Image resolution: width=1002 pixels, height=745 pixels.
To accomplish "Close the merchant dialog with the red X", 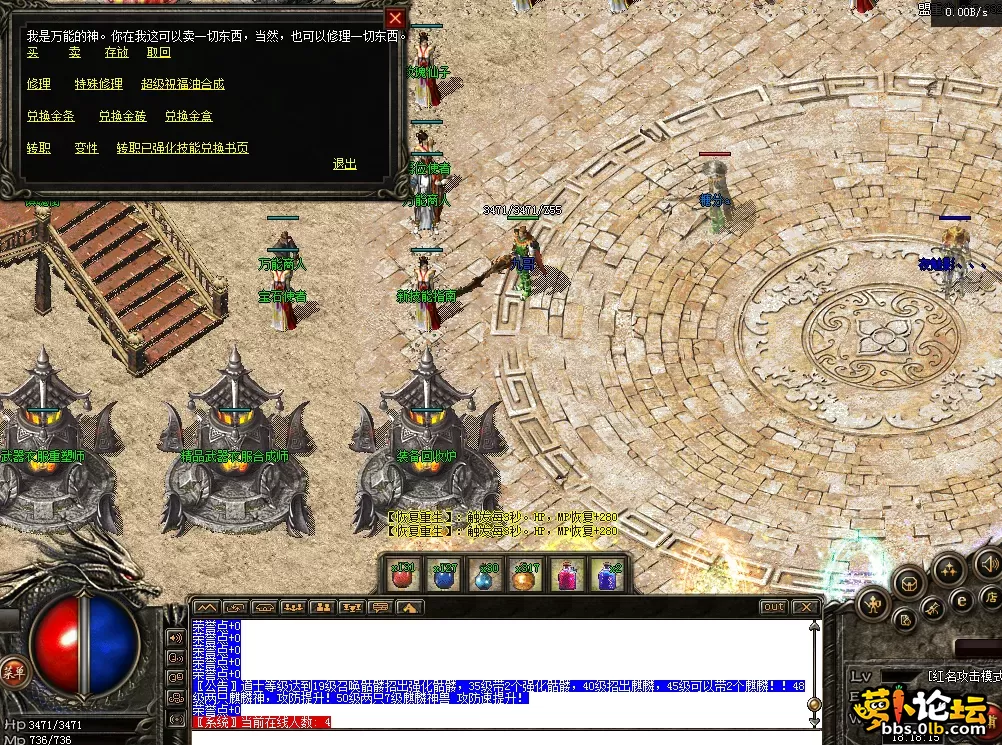I will tap(396, 18).
